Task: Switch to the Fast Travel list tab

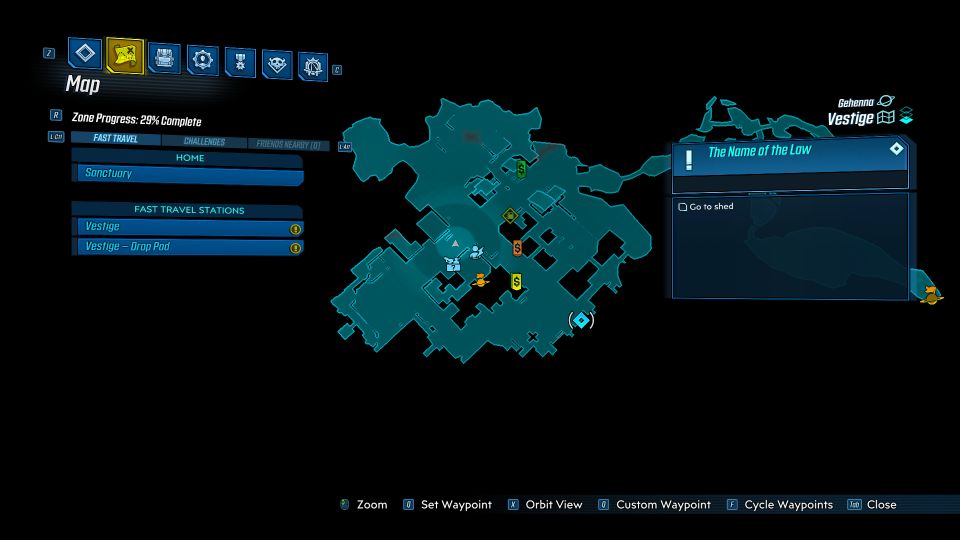Action: 109,139
